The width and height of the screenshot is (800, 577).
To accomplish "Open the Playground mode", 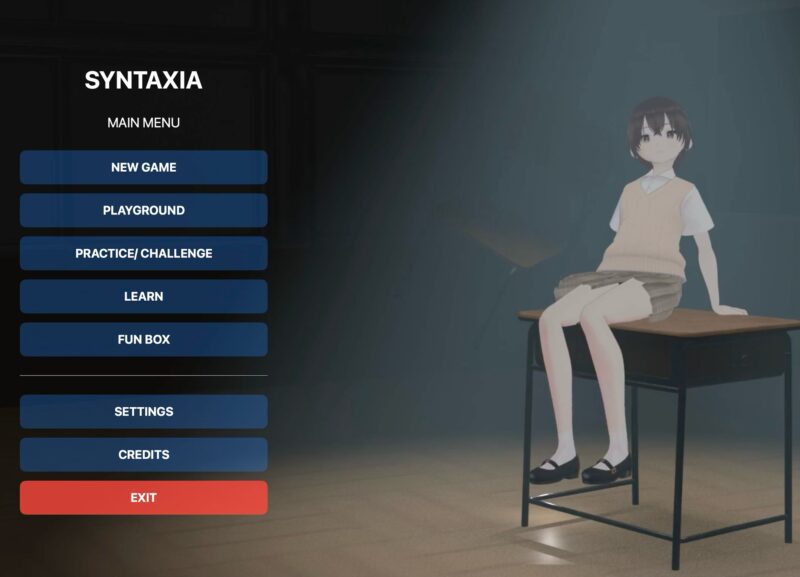I will pos(143,210).
